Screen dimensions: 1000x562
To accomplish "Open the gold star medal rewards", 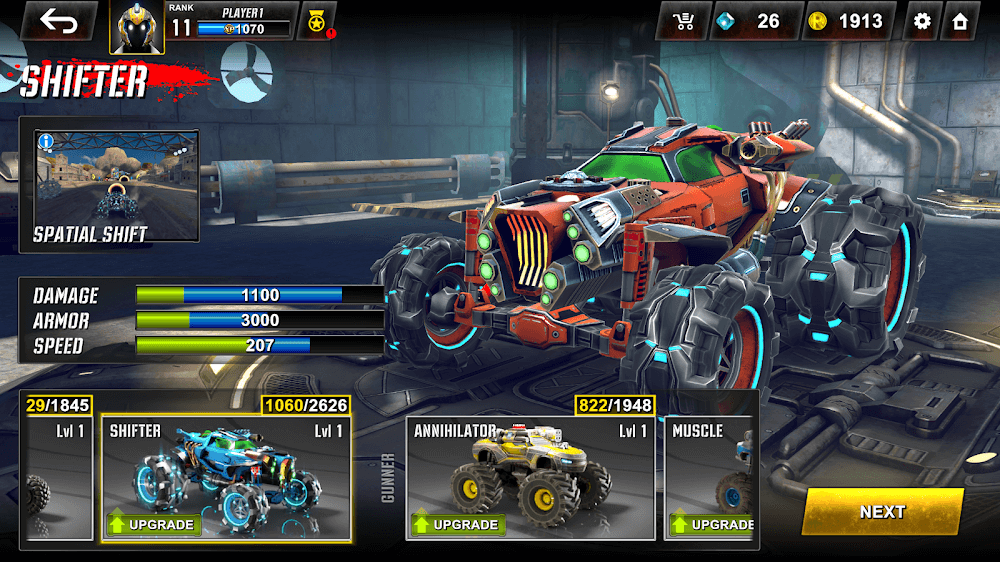I will pos(316,21).
